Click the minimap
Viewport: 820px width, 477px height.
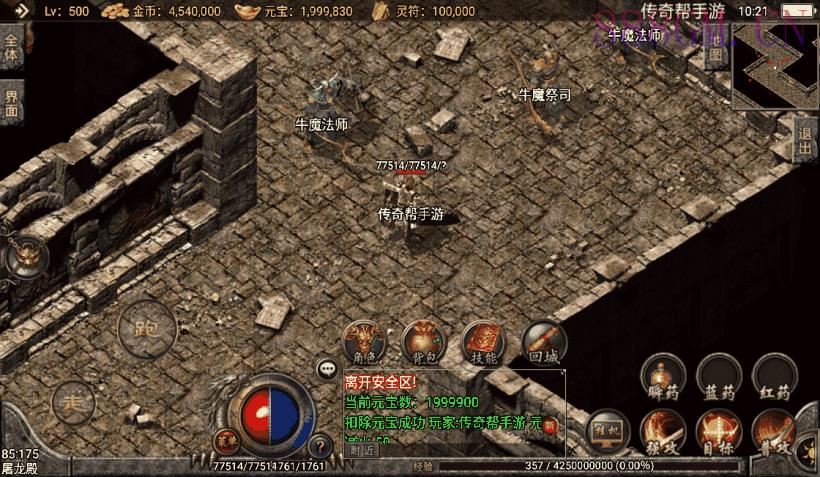(x=776, y=66)
